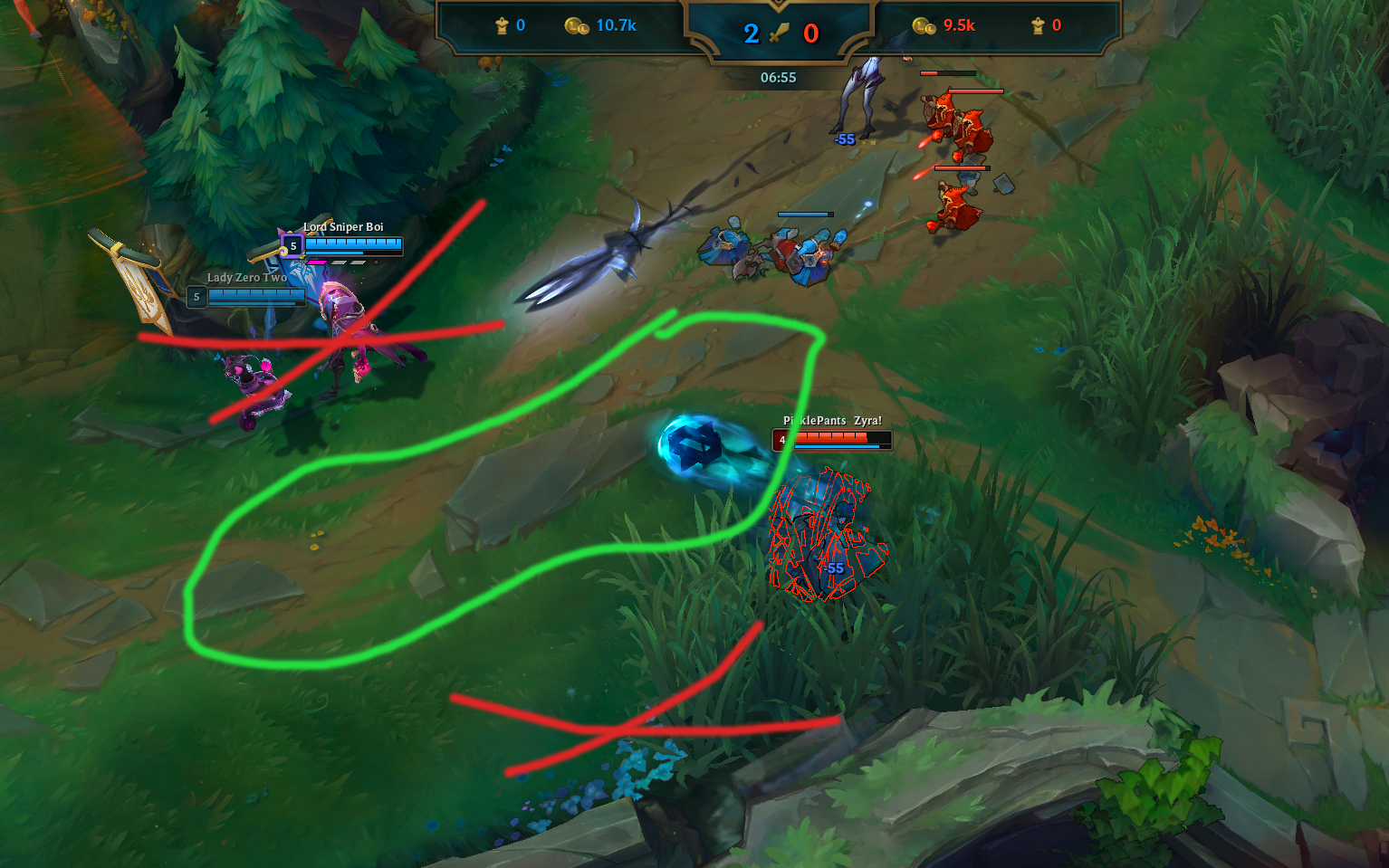The width and height of the screenshot is (1389, 868).
Task: Click the match timer showing 06:55
Action: click(x=777, y=78)
